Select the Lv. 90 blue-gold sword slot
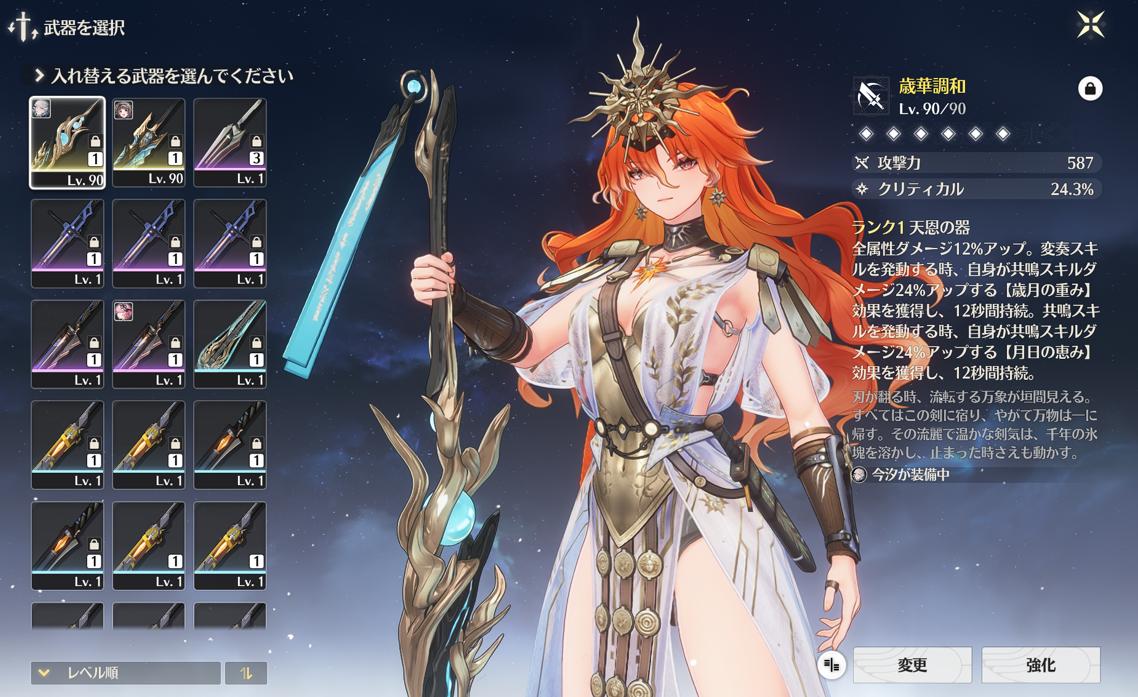1138x697 pixels. point(148,142)
